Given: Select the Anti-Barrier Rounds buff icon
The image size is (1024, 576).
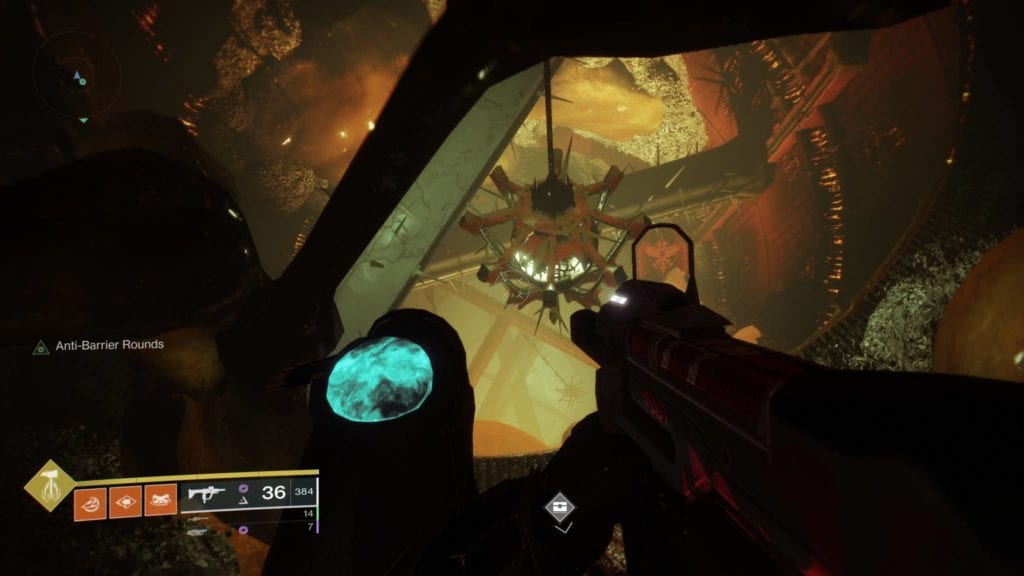Looking at the screenshot, I should (41, 347).
